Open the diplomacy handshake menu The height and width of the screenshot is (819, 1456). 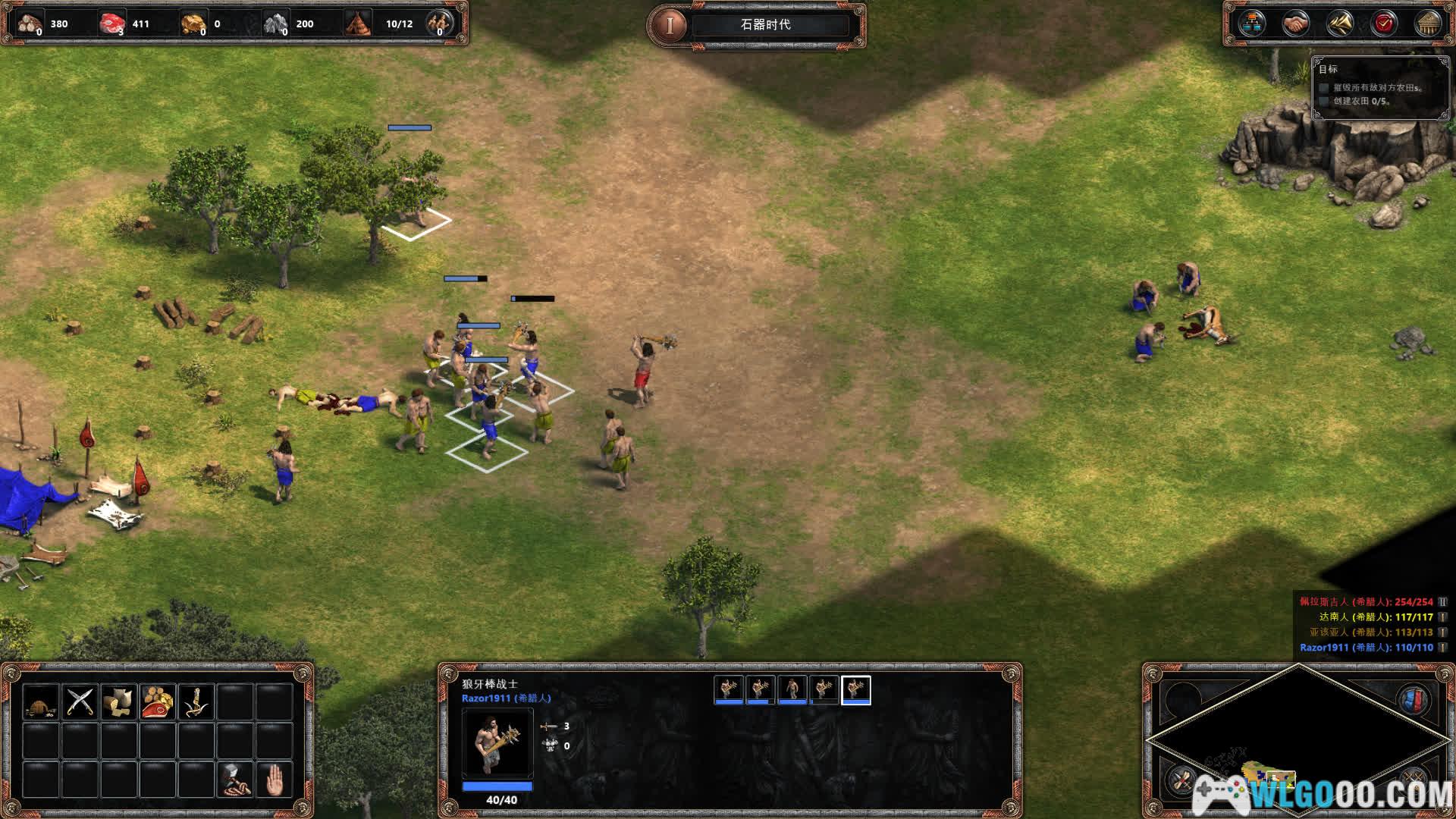pyautogui.click(x=1295, y=24)
